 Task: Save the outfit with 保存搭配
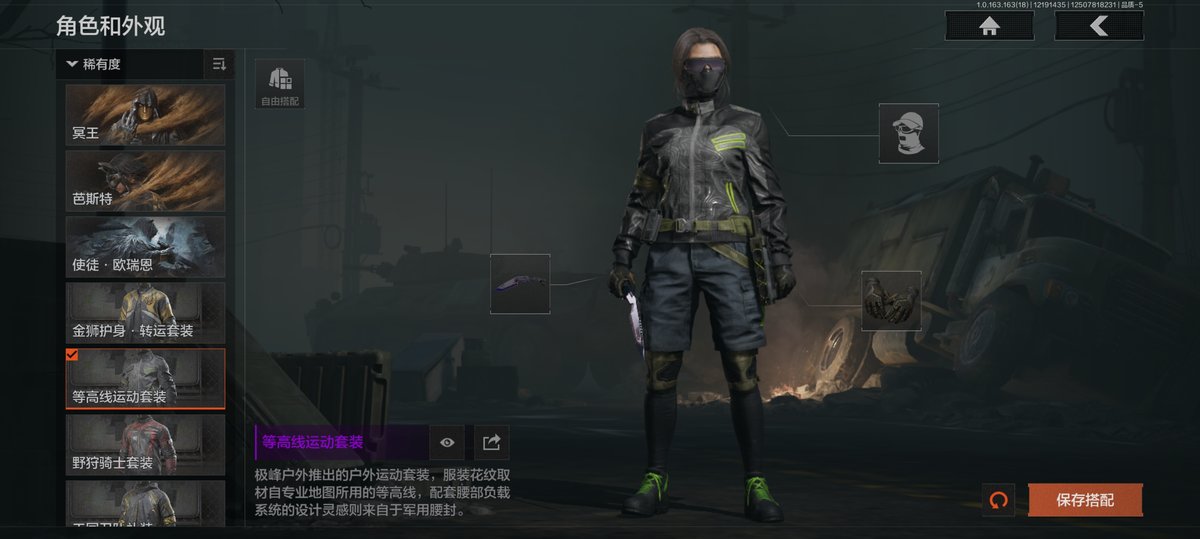click(1084, 500)
